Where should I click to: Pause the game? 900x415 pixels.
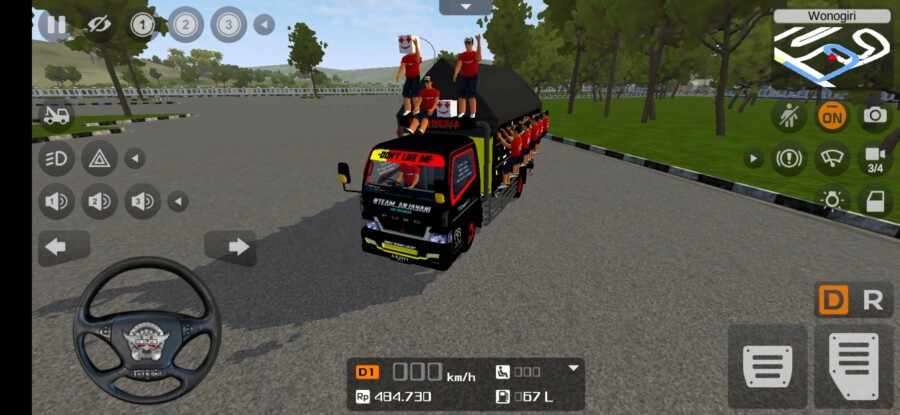[56, 24]
